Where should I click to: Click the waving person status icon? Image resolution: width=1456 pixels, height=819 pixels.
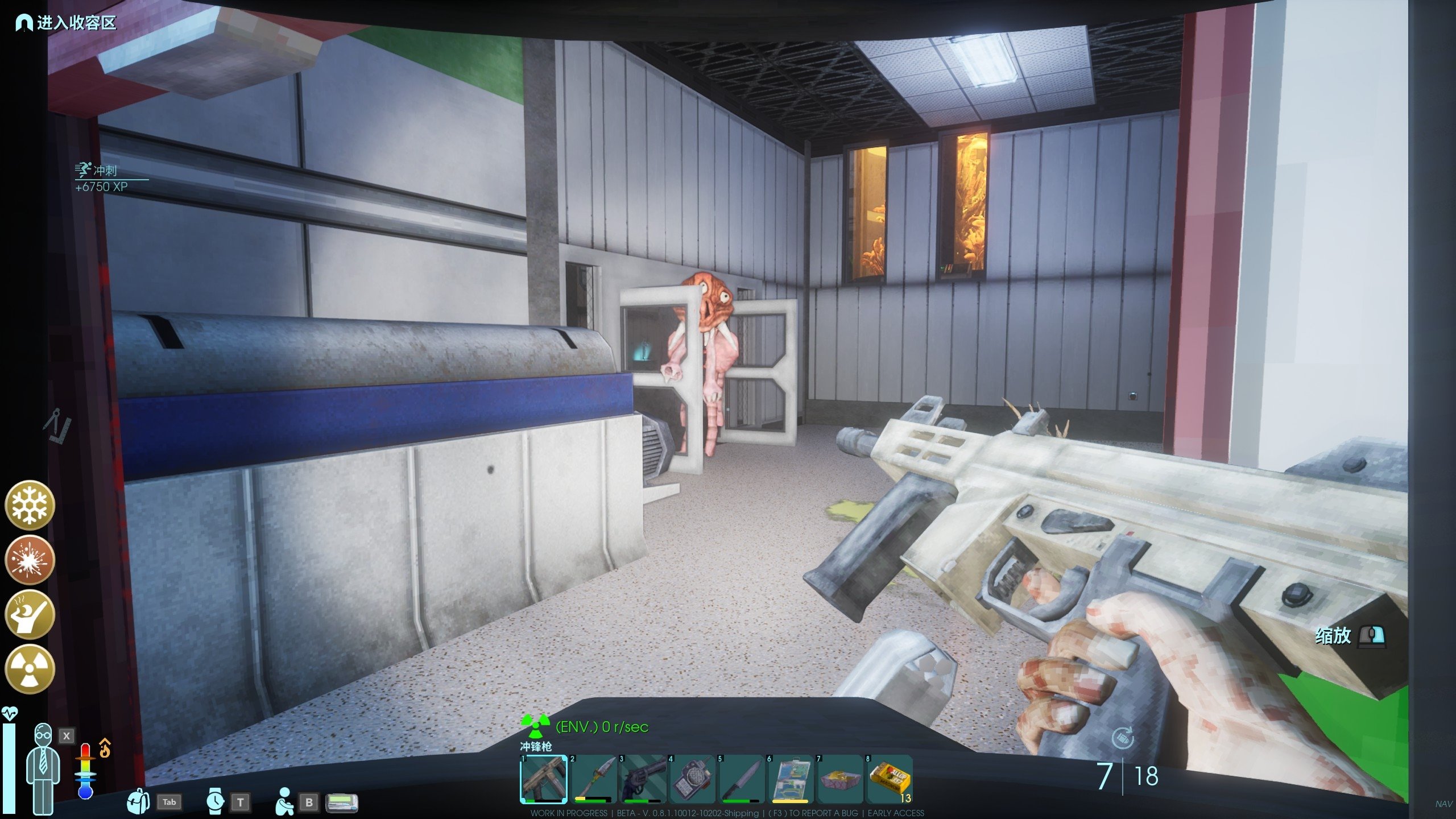30,615
